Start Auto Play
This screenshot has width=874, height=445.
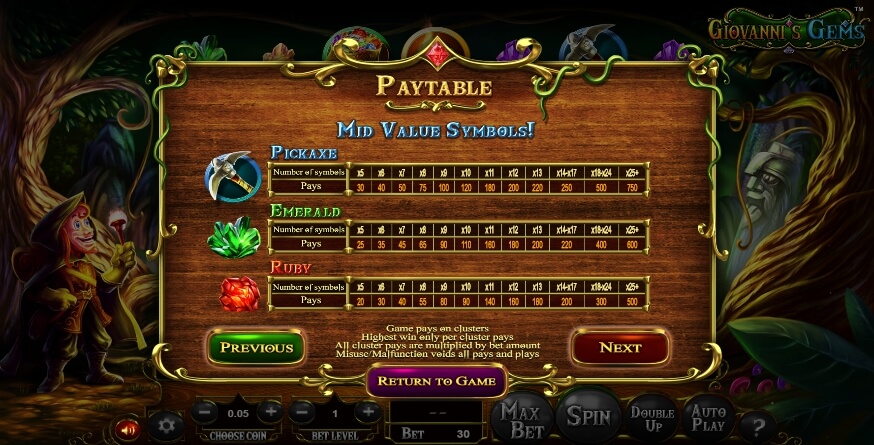click(x=708, y=419)
